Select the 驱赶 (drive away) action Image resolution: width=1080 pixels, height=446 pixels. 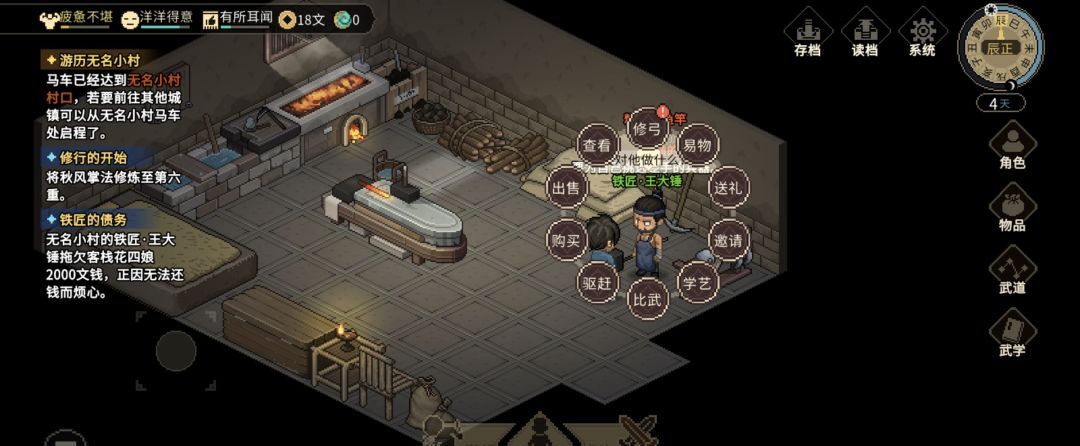(x=597, y=283)
